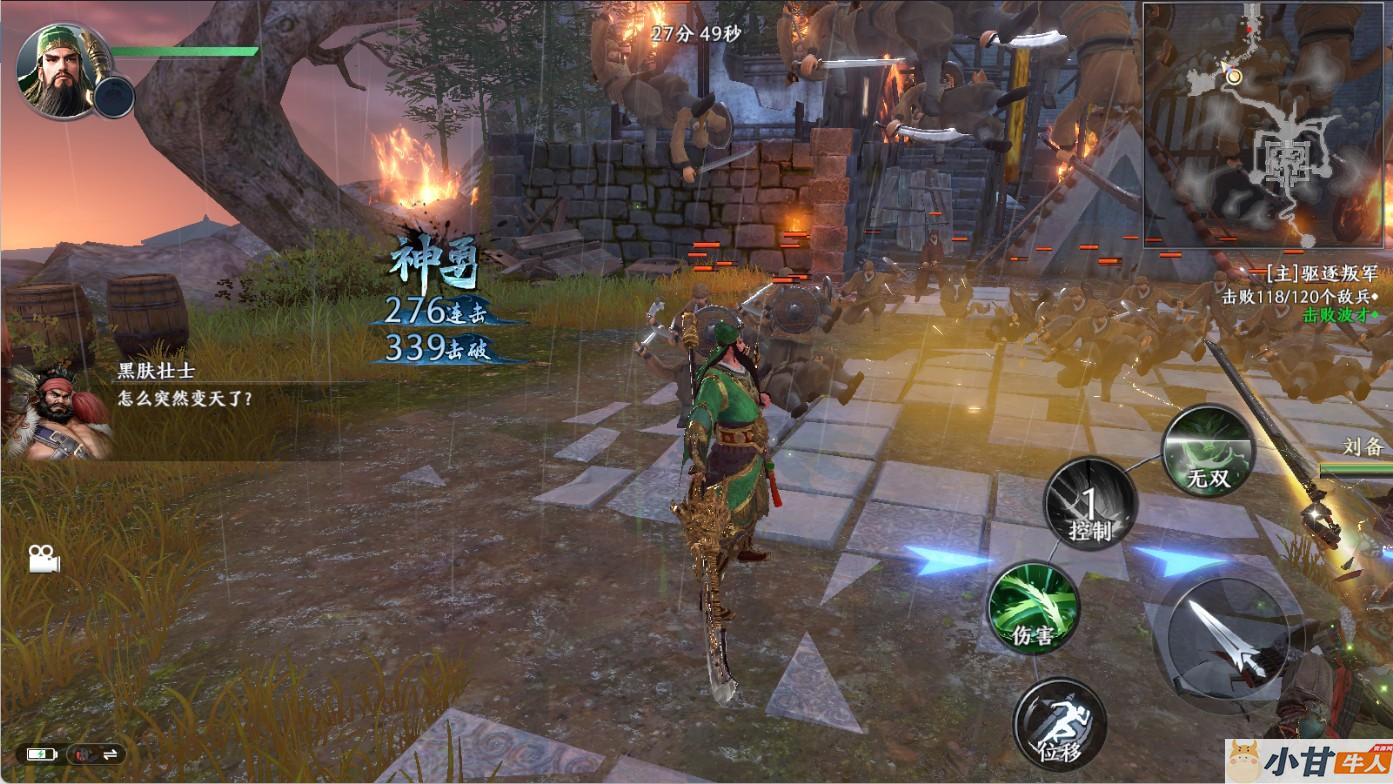The image size is (1393, 784).
Task: Click Guan Yu's character portrait
Action: tap(59, 70)
